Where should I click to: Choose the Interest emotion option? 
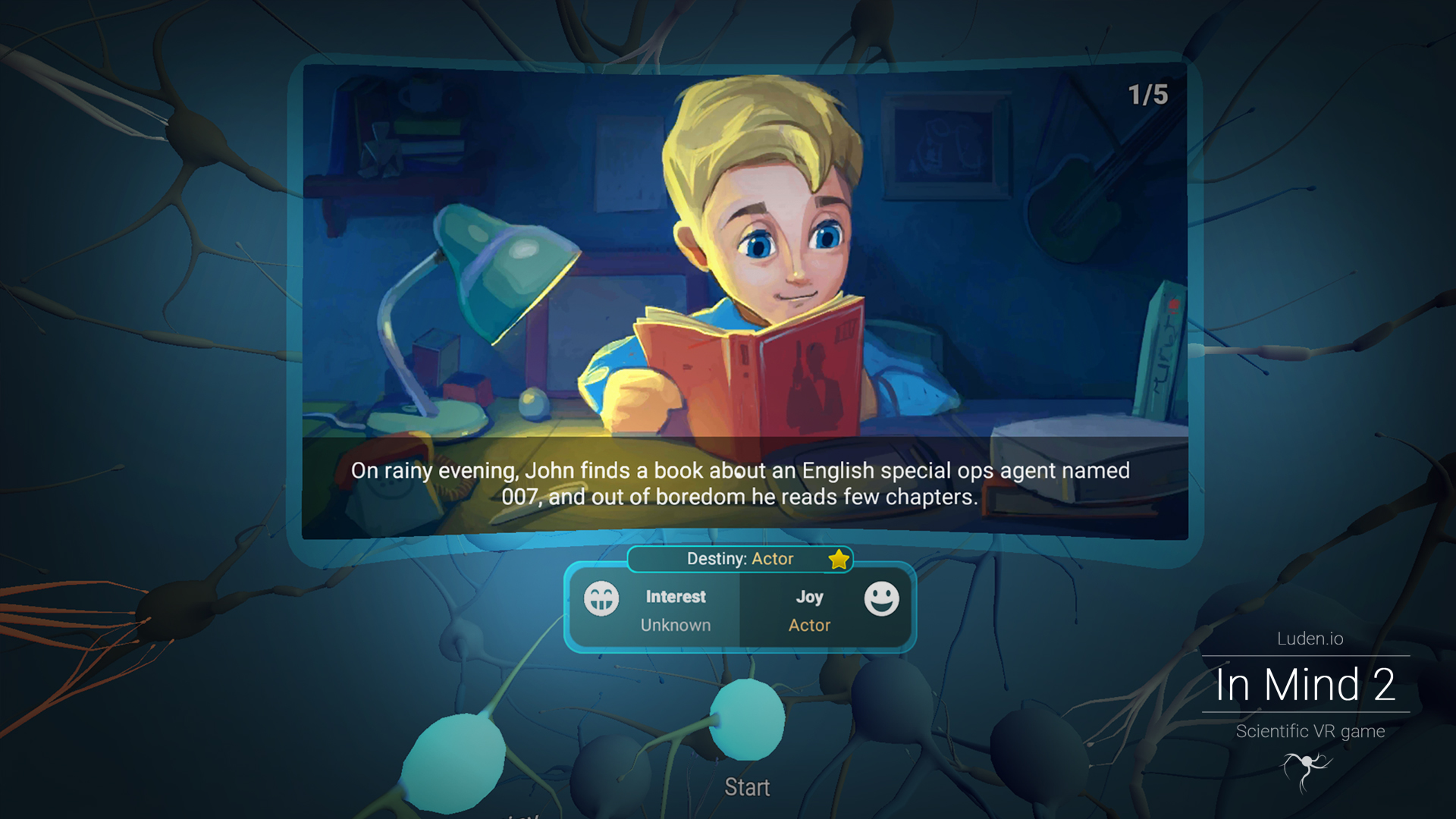[x=654, y=610]
